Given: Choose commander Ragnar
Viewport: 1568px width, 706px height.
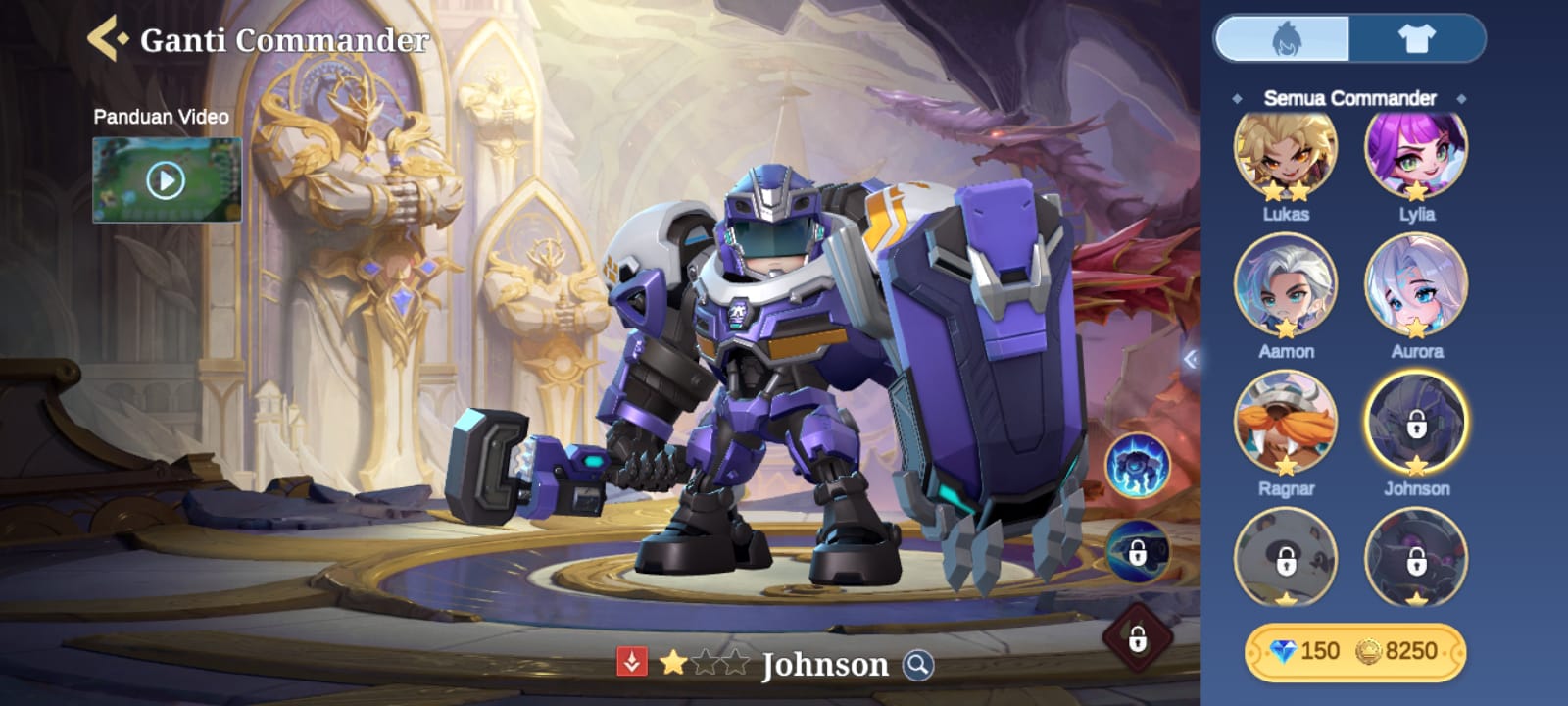Looking at the screenshot, I should click(x=1285, y=424).
